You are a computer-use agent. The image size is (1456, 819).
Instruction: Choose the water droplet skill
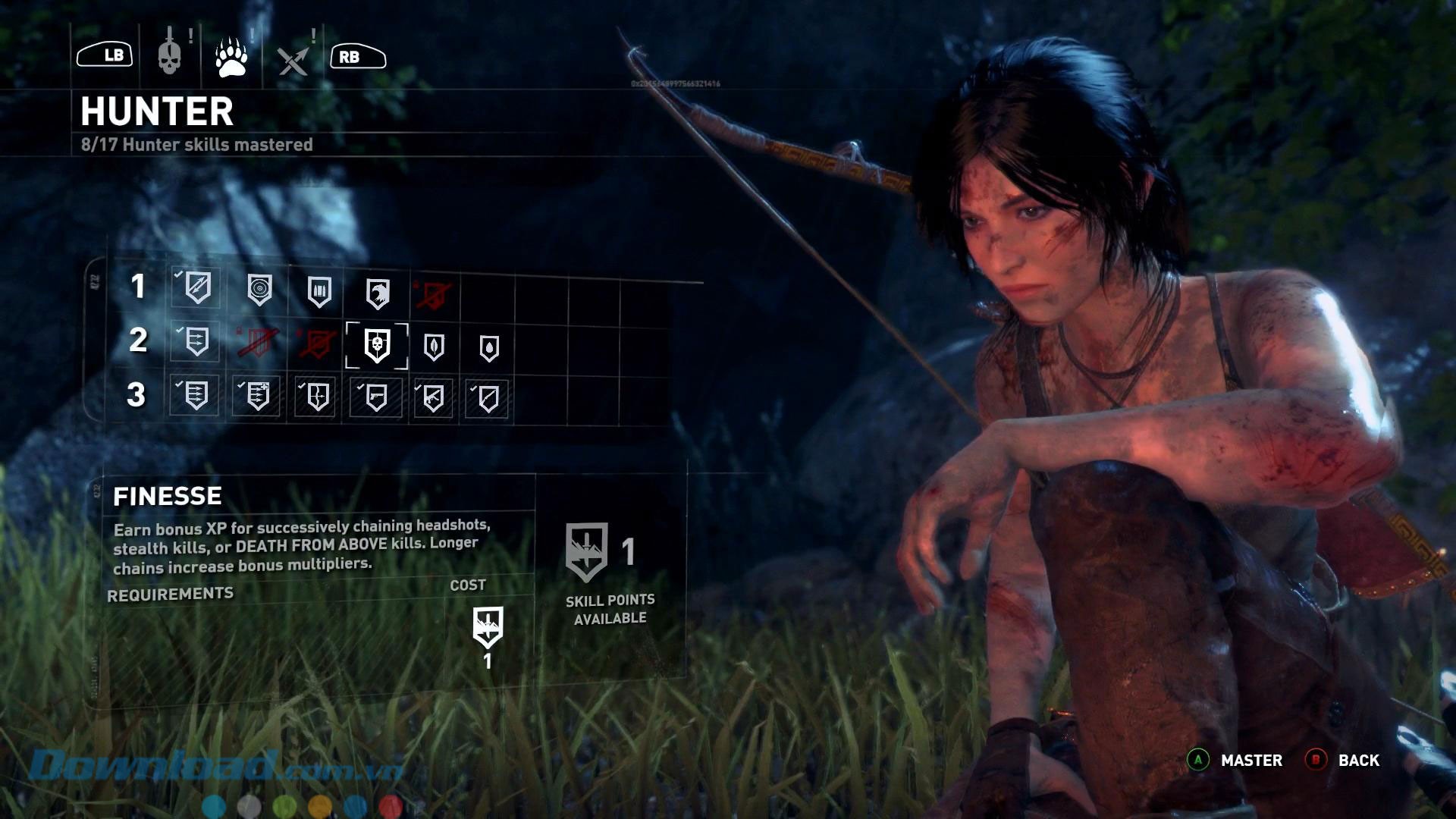(x=489, y=348)
